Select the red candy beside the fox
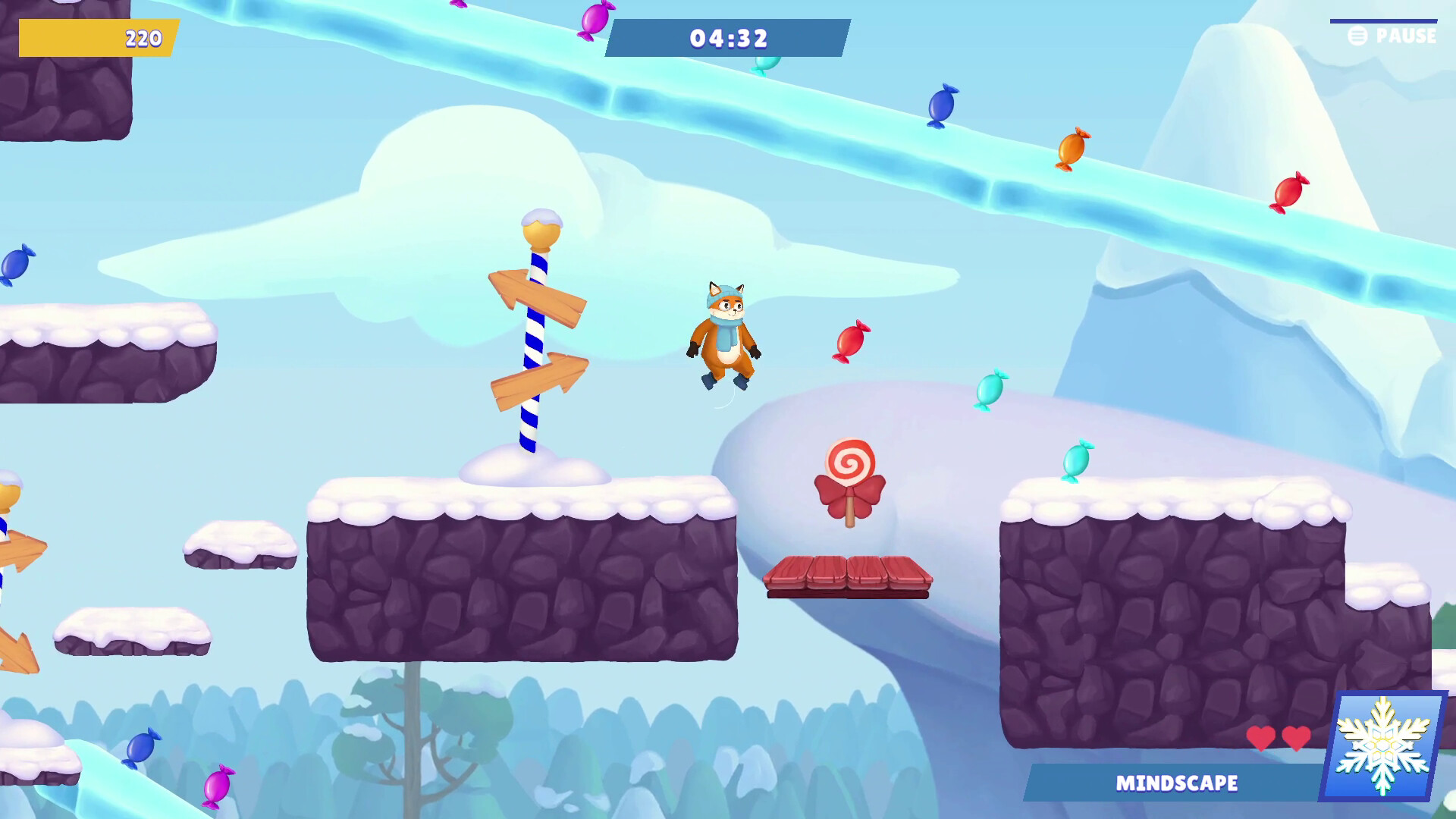This screenshot has height=819, width=1456. (x=852, y=340)
